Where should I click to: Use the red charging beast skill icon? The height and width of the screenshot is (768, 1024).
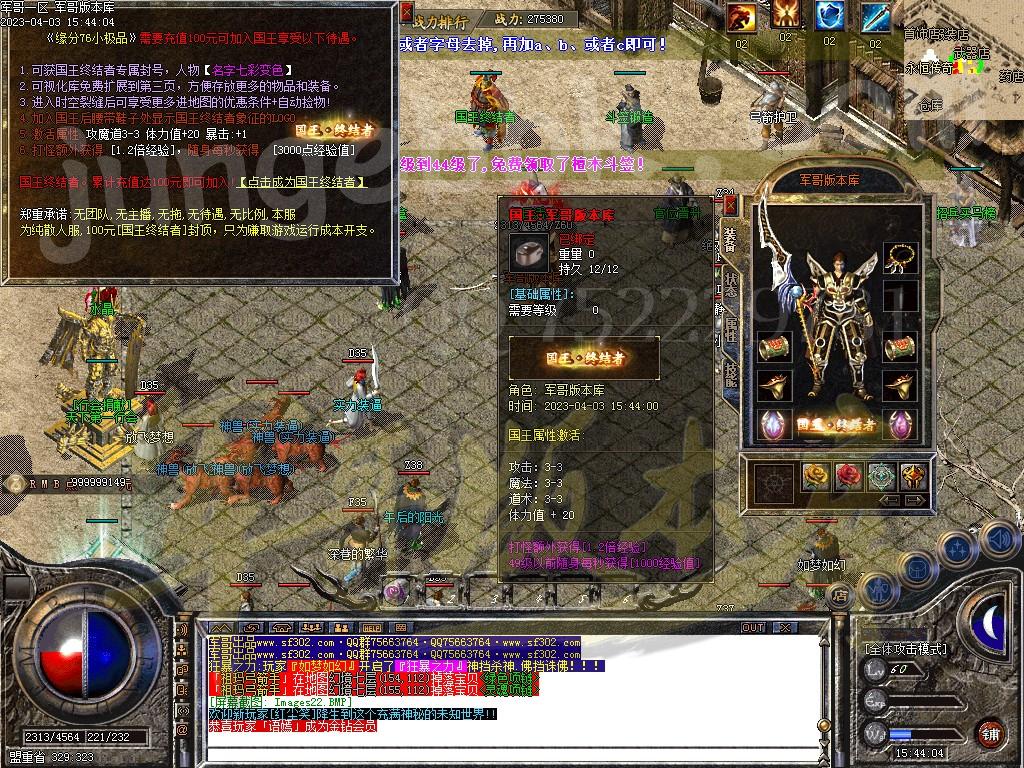pos(742,17)
